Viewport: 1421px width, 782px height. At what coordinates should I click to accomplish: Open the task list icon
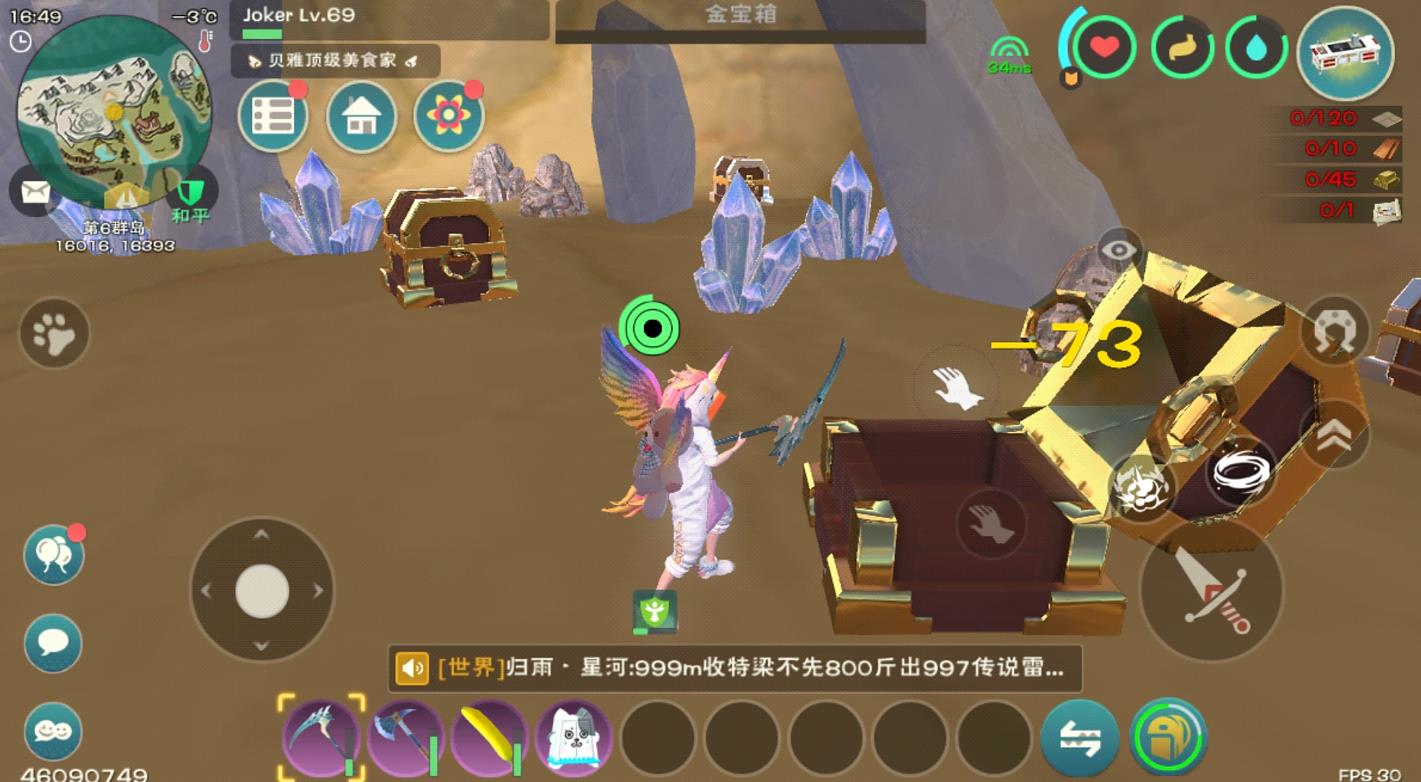click(272, 116)
